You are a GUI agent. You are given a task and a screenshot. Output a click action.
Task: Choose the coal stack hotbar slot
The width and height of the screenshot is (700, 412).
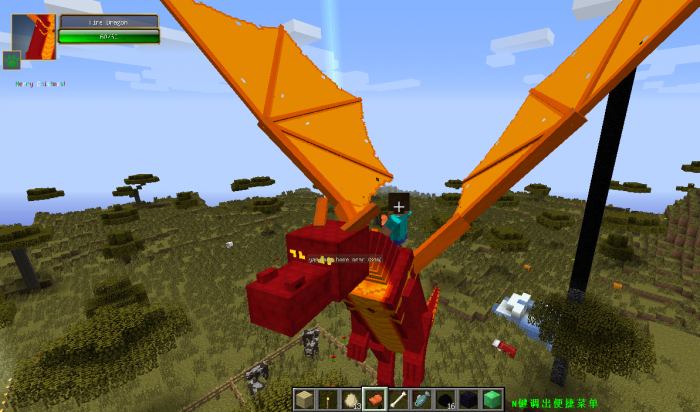pos(444,399)
